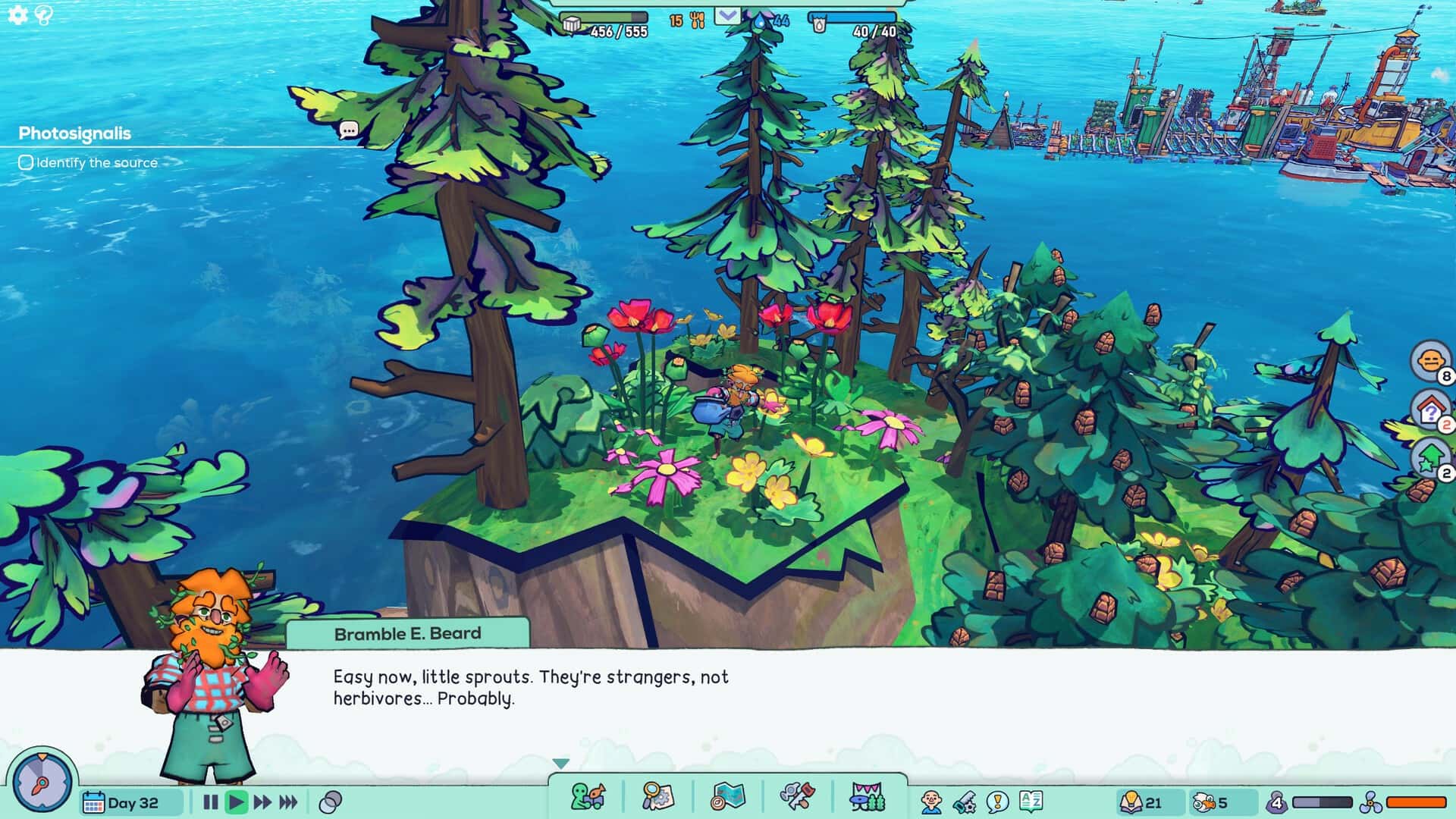This screenshot has height=819, width=1456.
Task: Check the Identify the source quest objective
Action: click(26, 162)
